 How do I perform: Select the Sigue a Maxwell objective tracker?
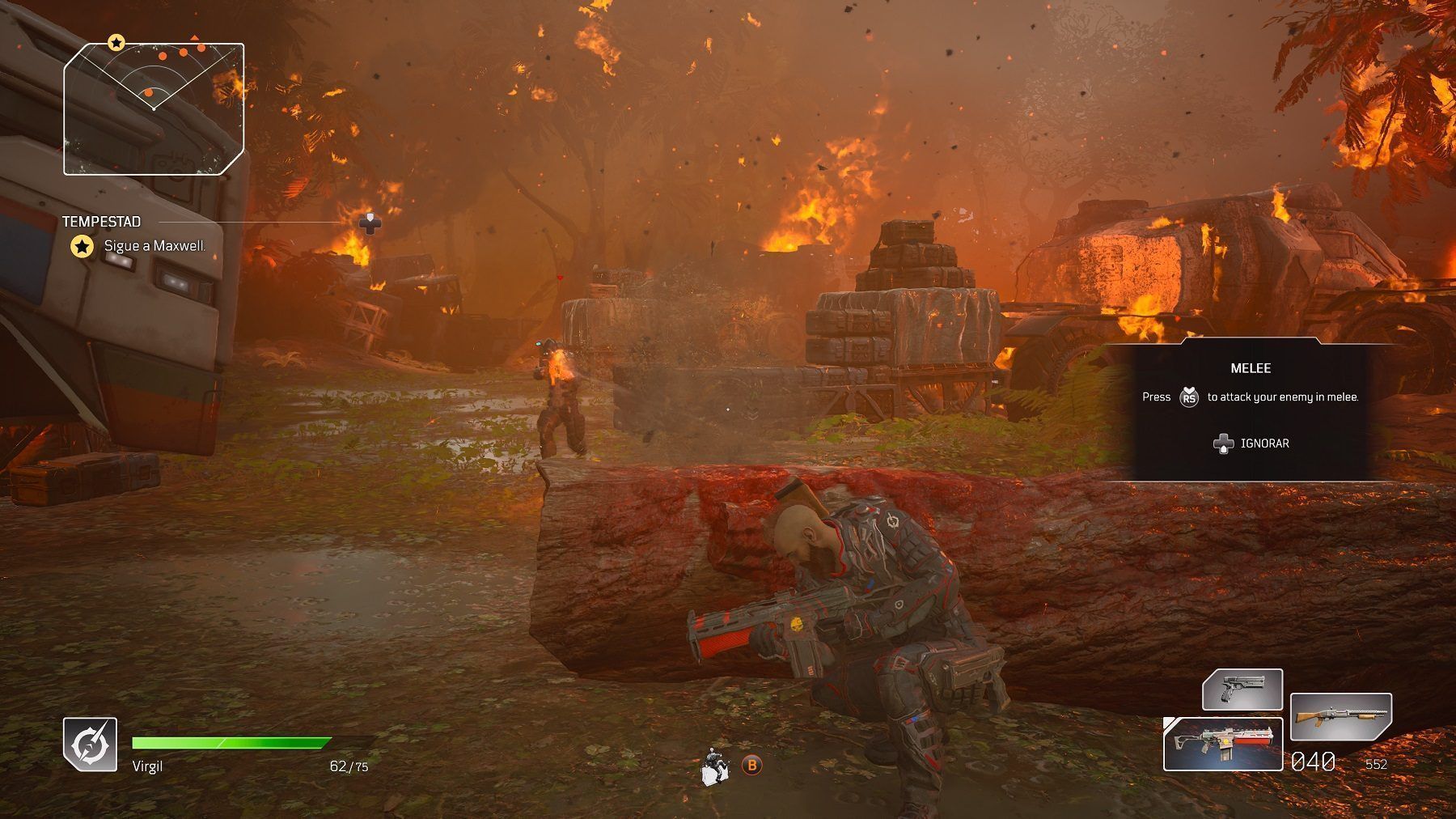click(x=154, y=246)
